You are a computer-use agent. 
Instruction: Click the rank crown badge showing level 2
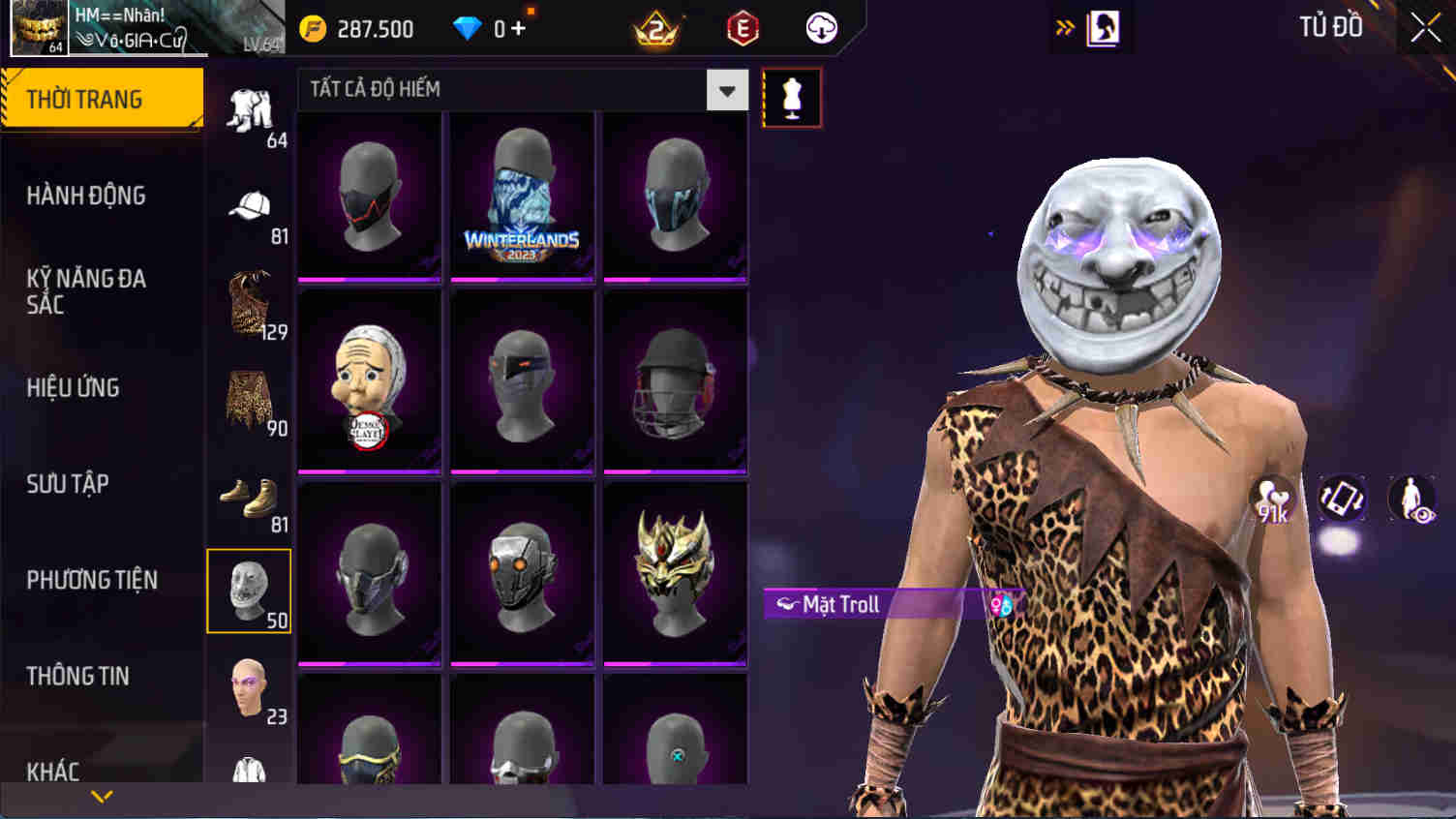click(654, 28)
